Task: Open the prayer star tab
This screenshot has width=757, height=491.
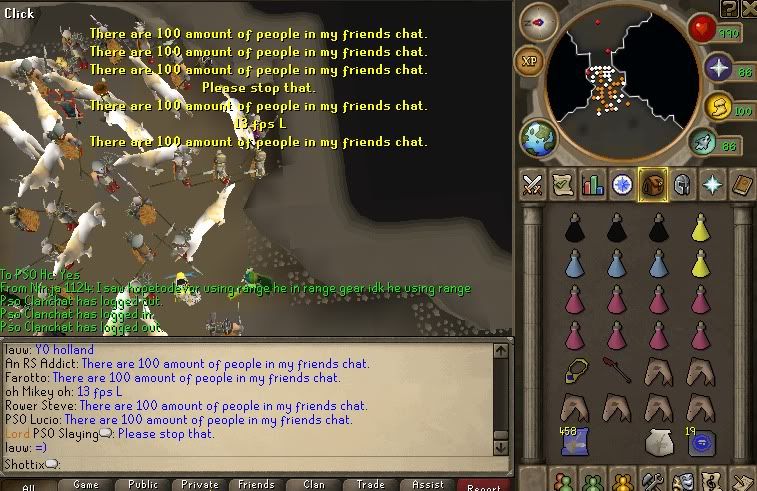Action: point(712,185)
